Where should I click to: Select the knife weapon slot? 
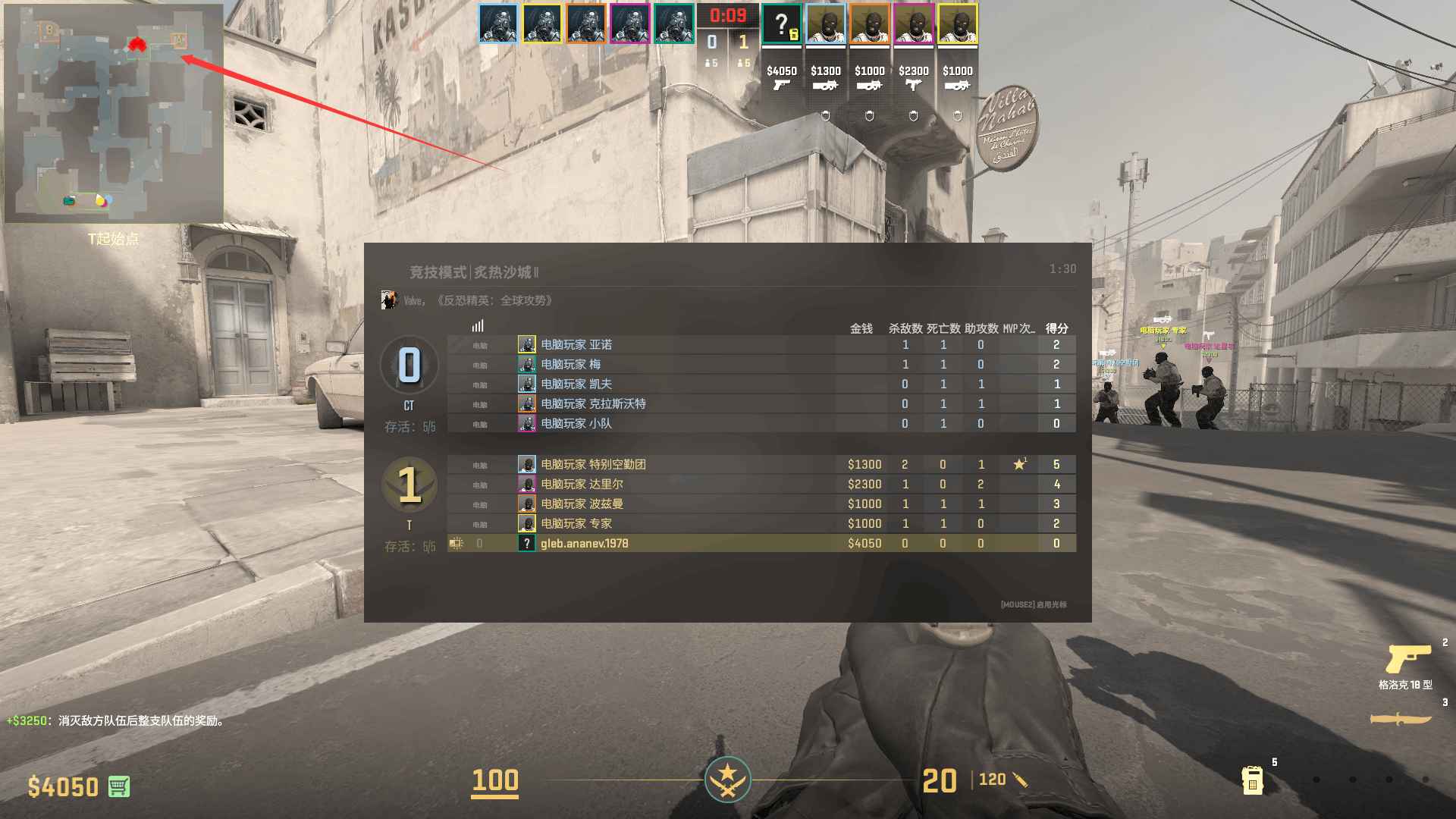(x=1400, y=718)
